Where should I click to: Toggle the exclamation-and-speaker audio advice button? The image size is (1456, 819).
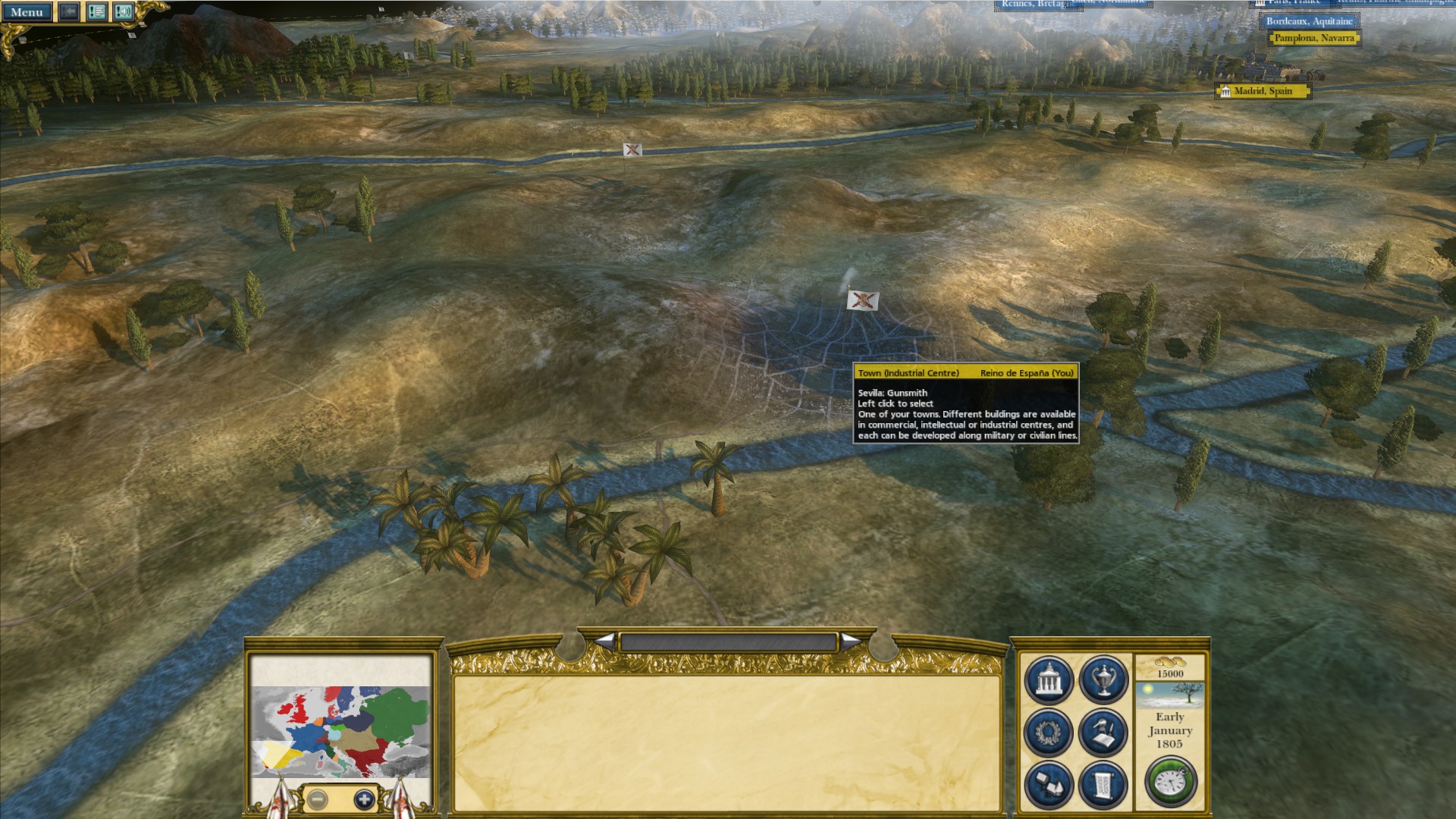point(123,12)
